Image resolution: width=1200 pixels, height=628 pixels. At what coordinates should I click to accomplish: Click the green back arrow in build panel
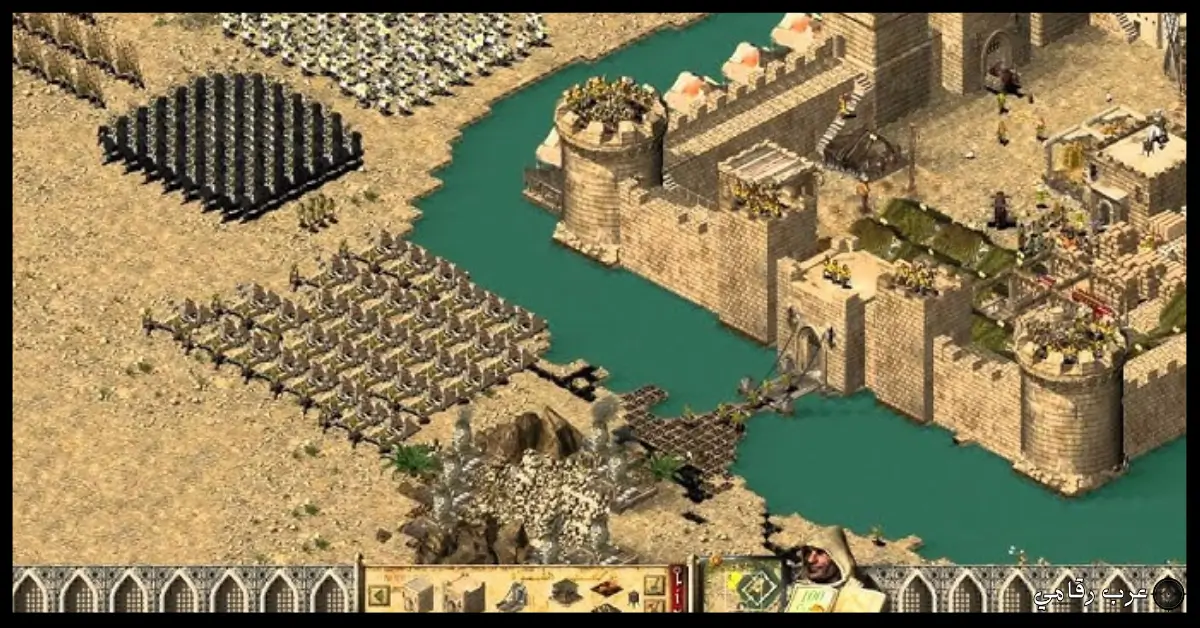(379, 595)
